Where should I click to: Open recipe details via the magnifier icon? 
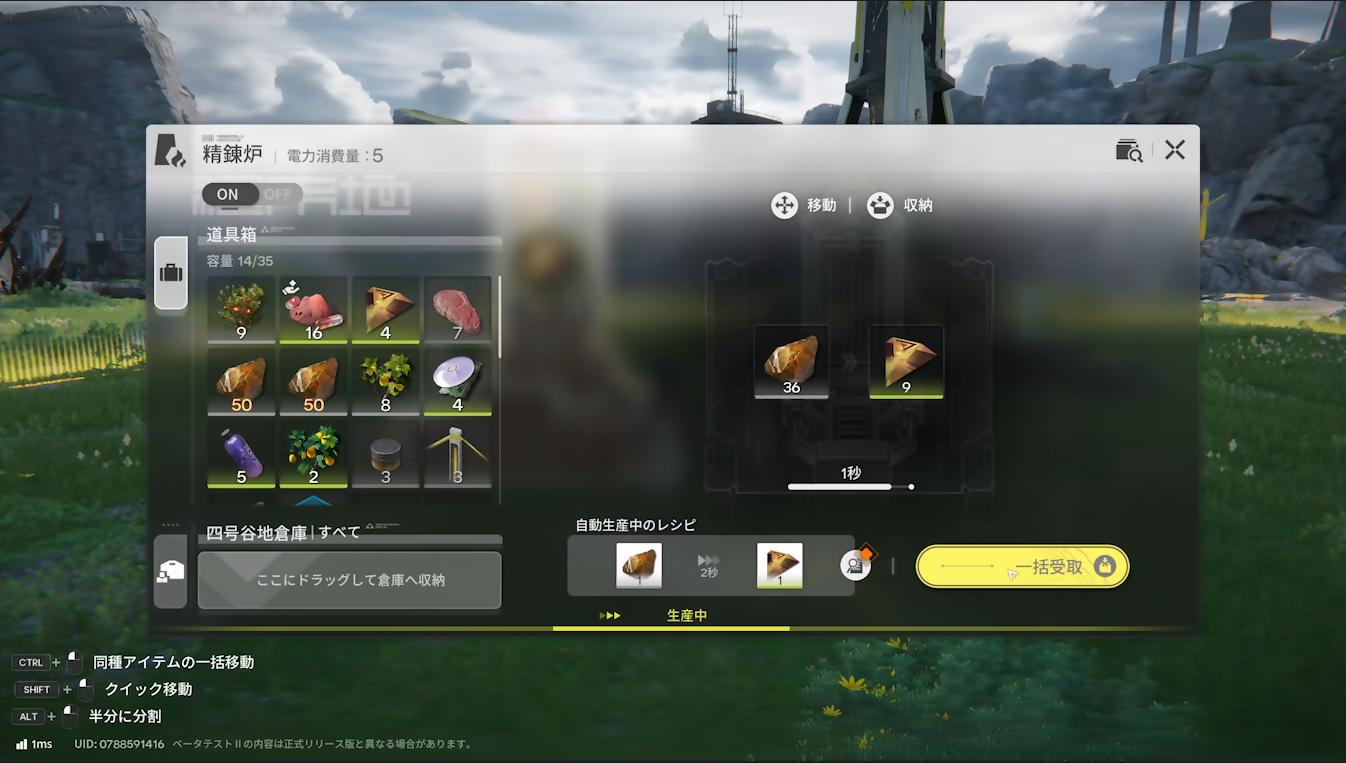[855, 566]
